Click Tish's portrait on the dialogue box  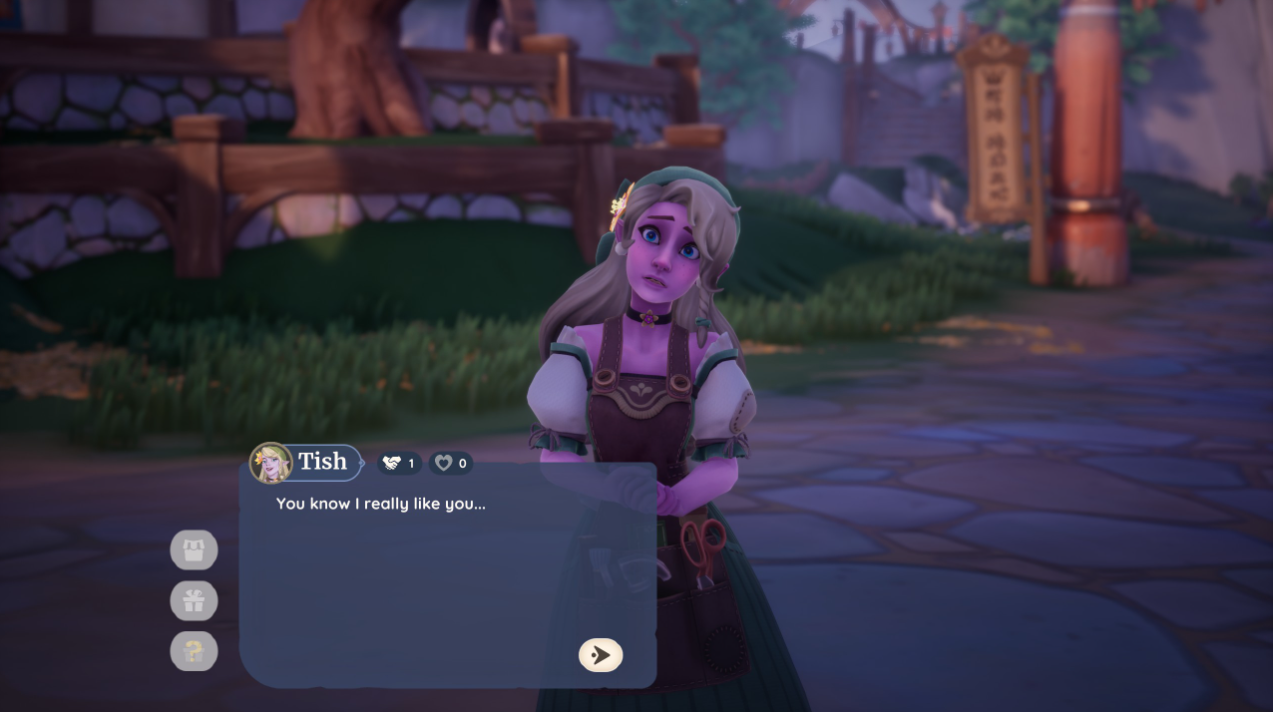pos(270,463)
